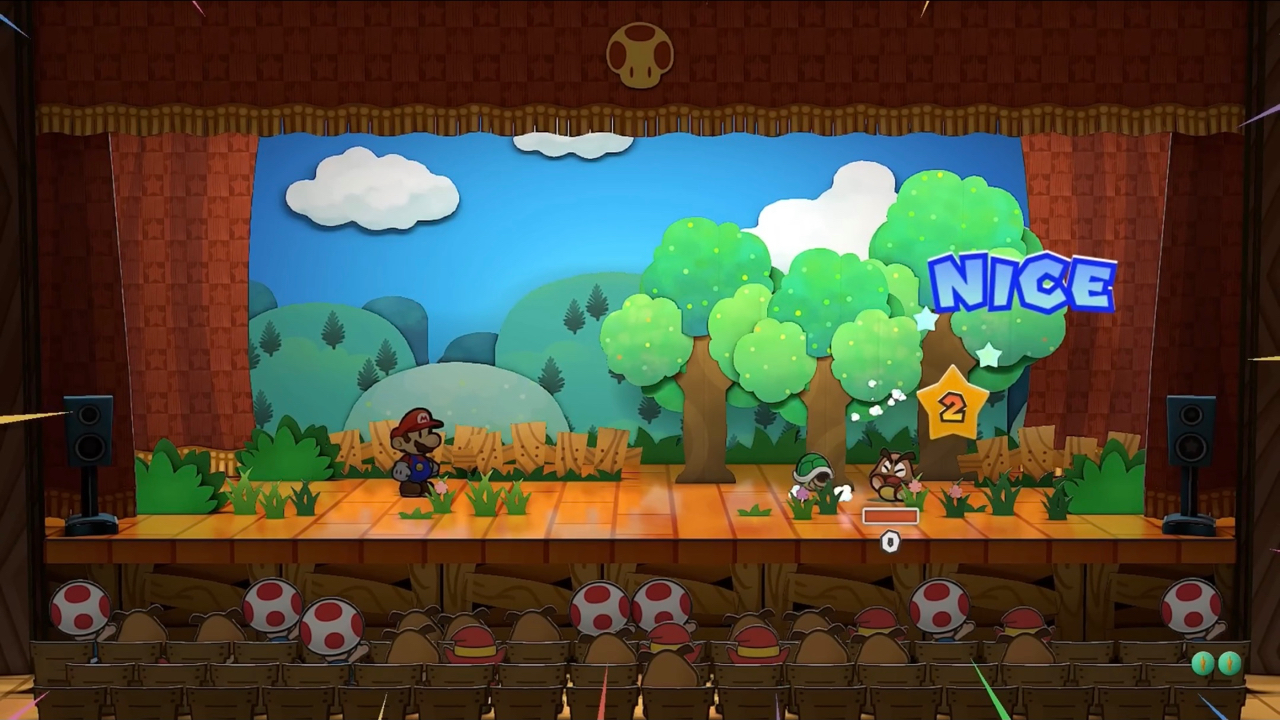Click the orange health bar below the Goomba
Image resolution: width=1280 pixels, height=720 pixels.
coord(888,515)
